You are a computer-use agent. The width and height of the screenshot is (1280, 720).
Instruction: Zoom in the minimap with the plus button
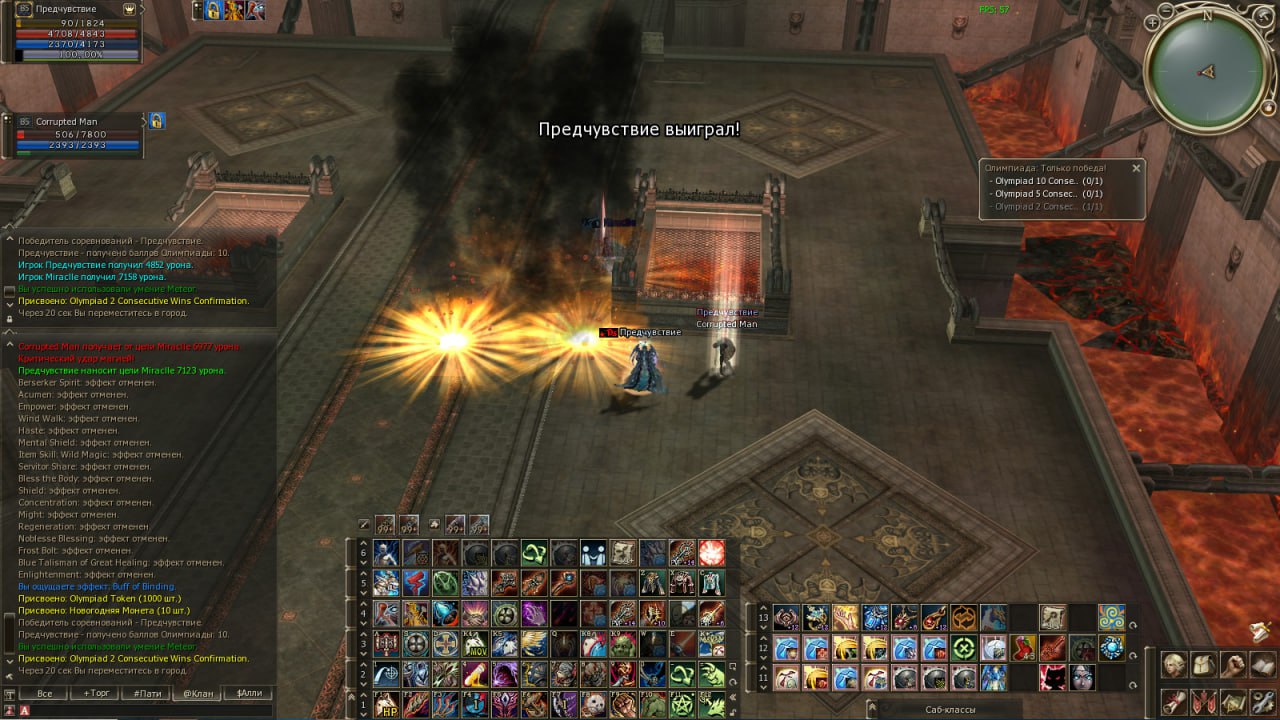click(x=1153, y=22)
